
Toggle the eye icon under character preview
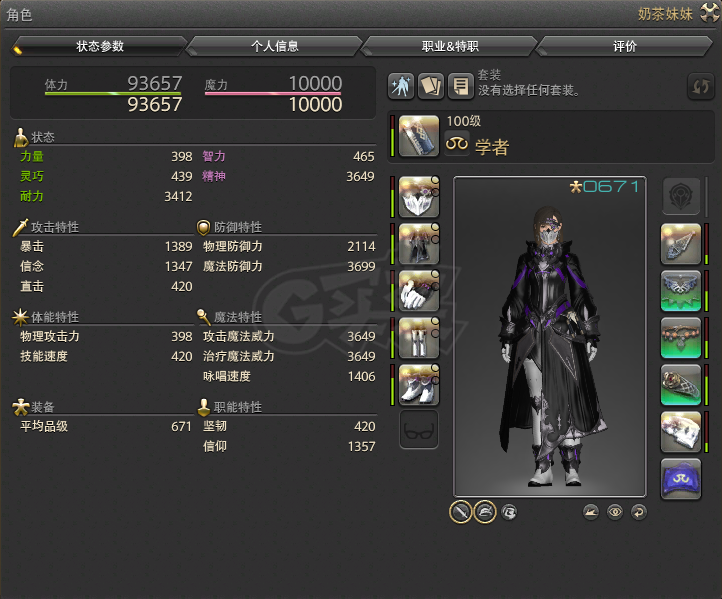615,512
